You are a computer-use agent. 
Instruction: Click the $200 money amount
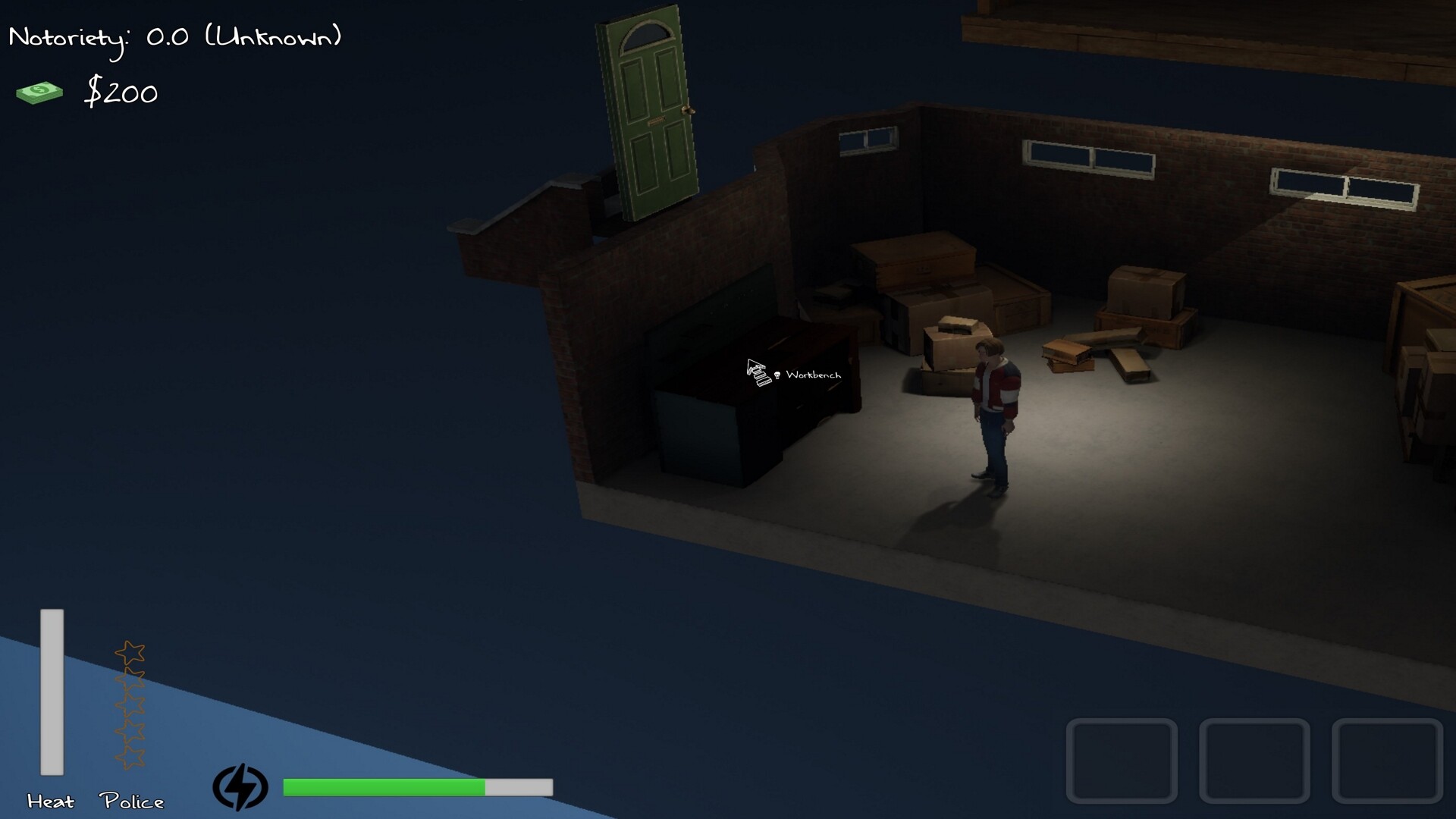[x=123, y=93]
